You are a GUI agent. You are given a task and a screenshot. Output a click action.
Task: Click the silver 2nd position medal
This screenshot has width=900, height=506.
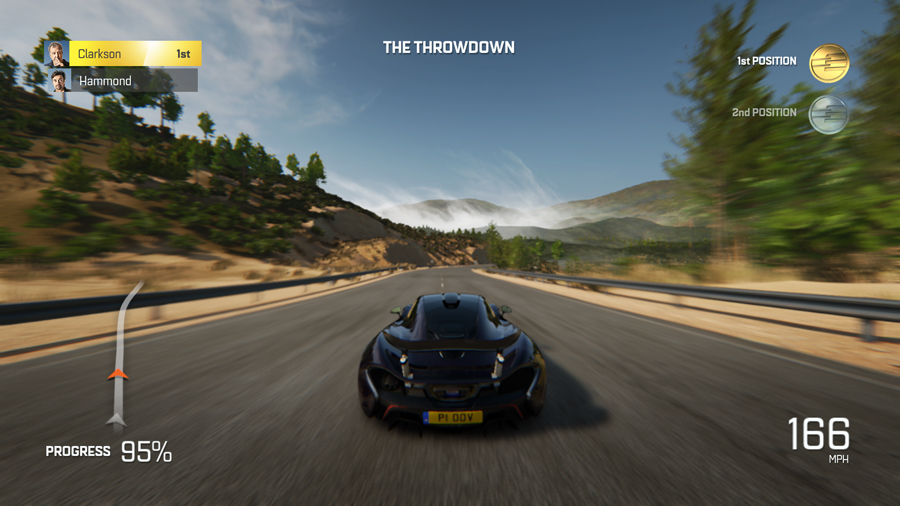tap(828, 114)
